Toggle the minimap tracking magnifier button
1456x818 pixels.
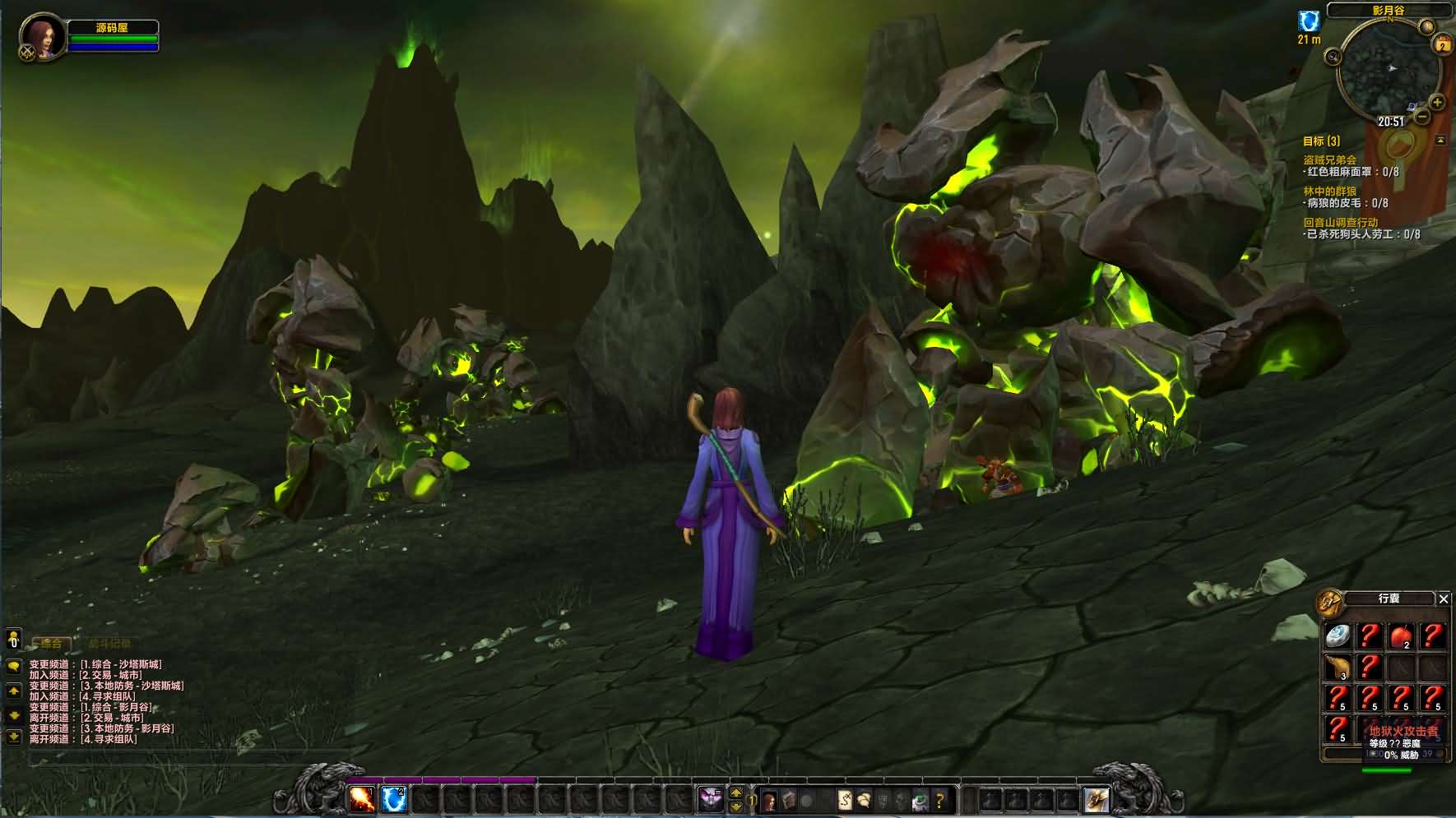coord(1333,57)
